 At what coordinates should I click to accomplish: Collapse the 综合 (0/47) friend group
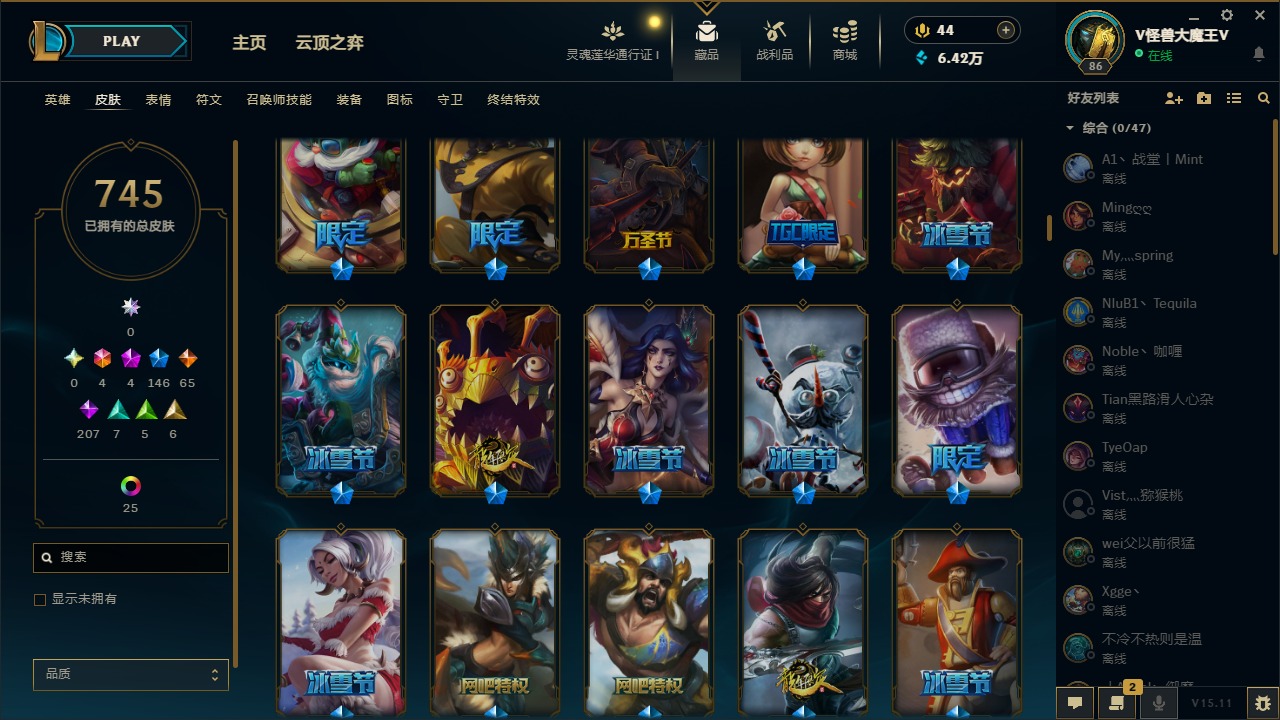pyautogui.click(x=1069, y=128)
